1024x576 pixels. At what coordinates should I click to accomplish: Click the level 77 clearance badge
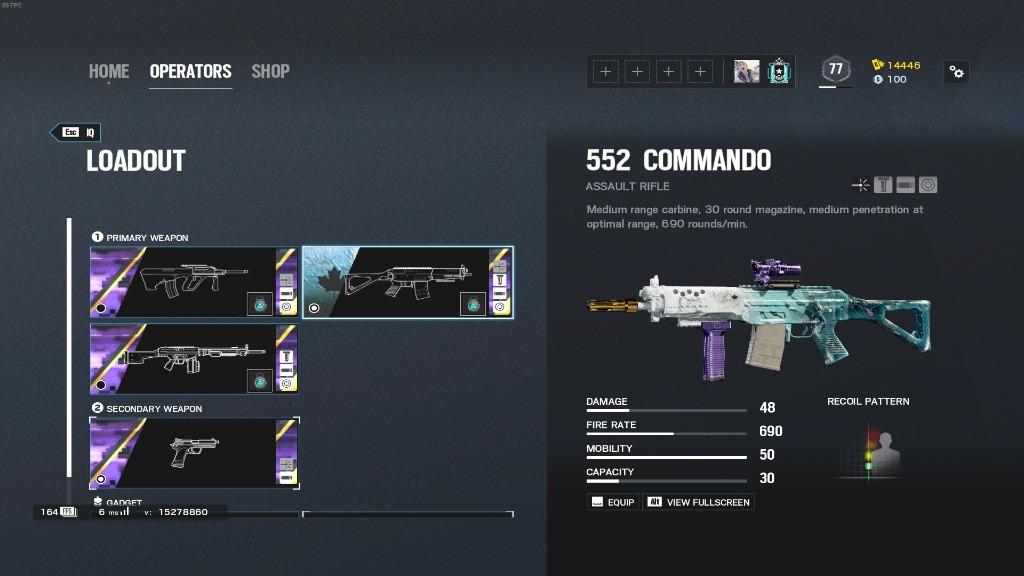[x=835, y=70]
